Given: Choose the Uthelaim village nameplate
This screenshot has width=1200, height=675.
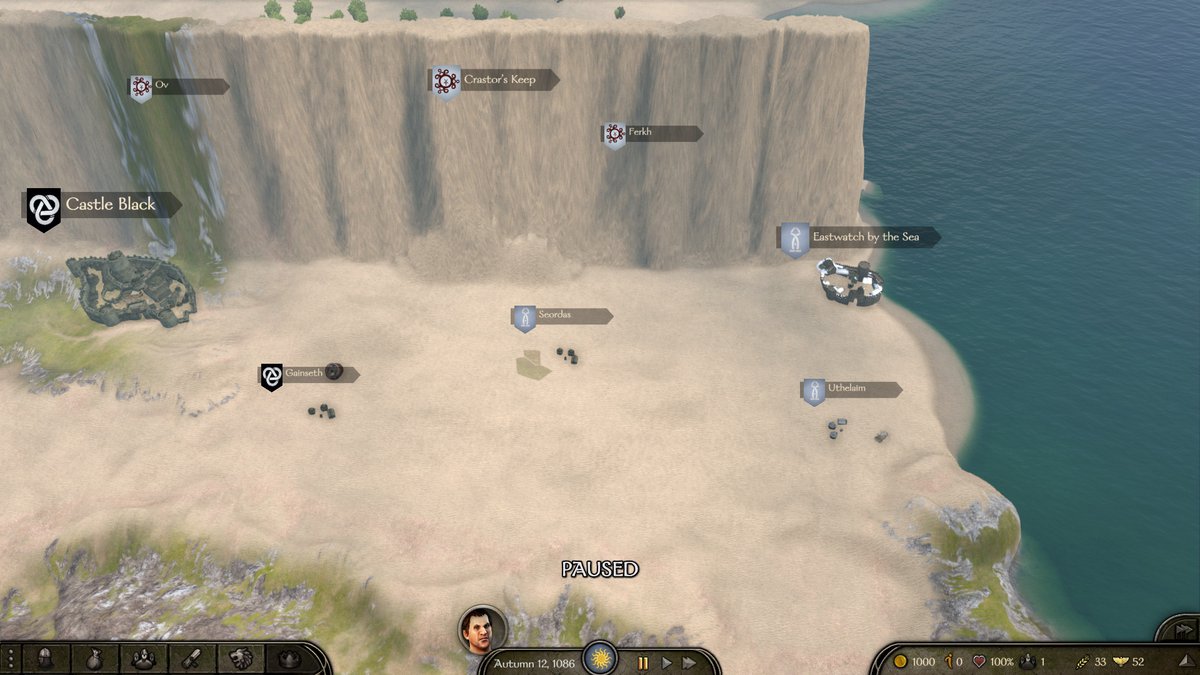Looking at the screenshot, I should (x=852, y=389).
